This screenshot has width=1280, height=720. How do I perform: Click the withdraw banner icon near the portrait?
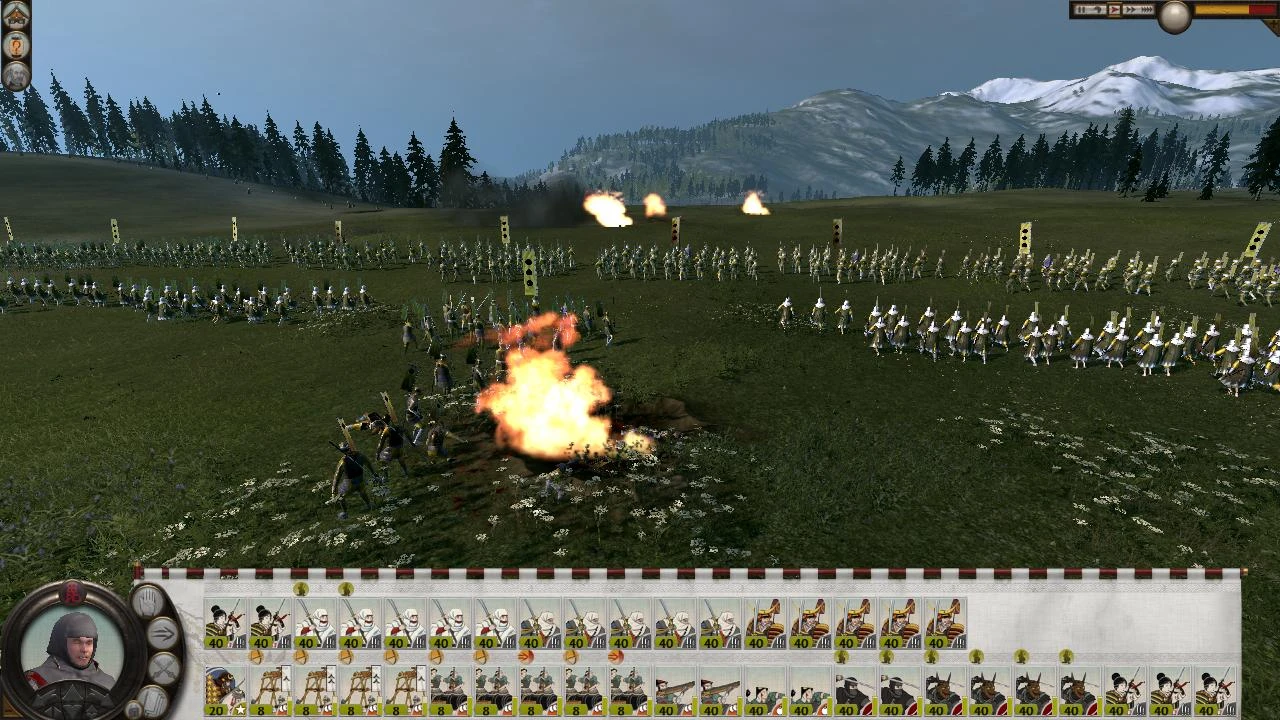pyautogui.click(x=154, y=700)
